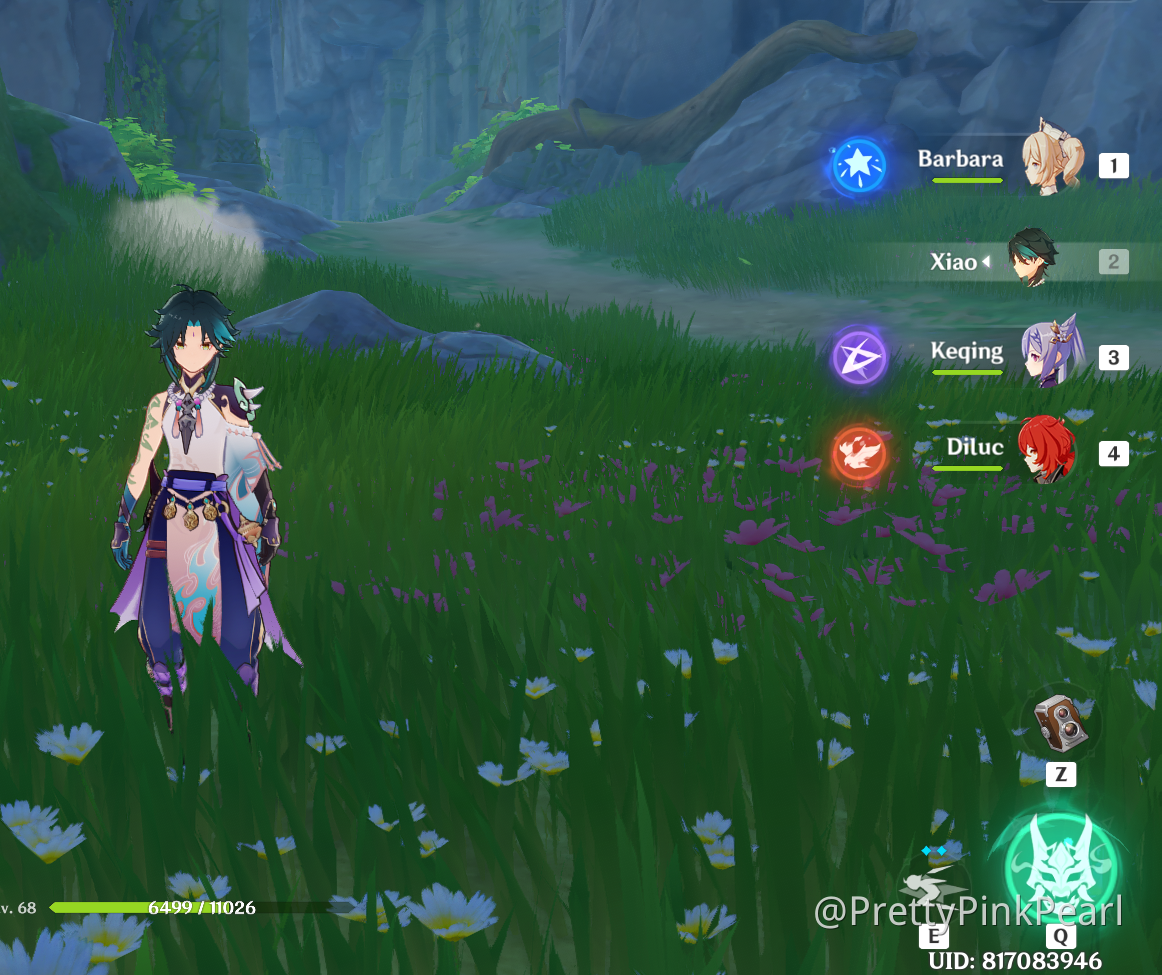Activate Xiao's green mask Elemental Burst
1162x975 pixels.
1061,867
